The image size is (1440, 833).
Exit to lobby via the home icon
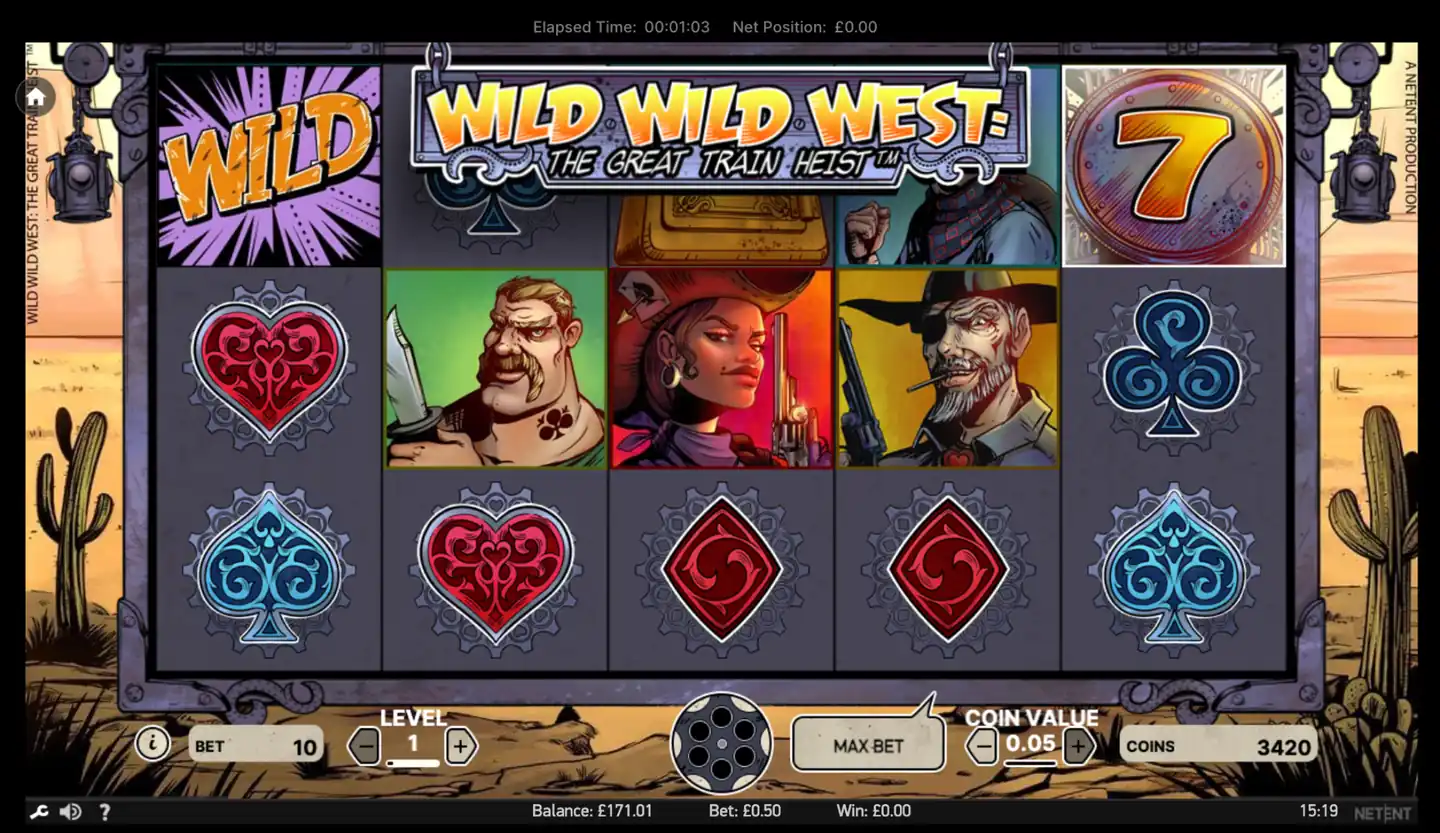(x=35, y=97)
